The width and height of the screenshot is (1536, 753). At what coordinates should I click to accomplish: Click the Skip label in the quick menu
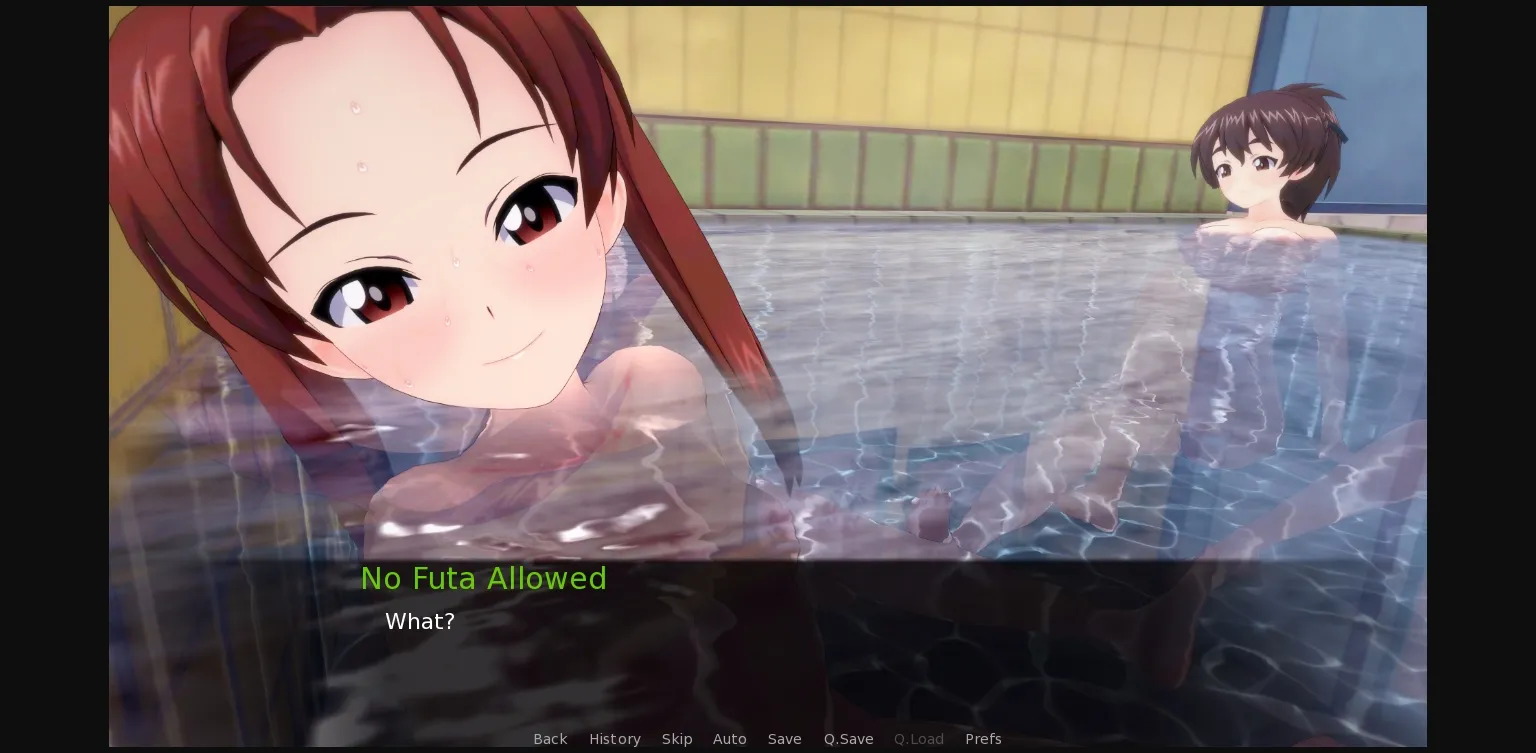(677, 739)
